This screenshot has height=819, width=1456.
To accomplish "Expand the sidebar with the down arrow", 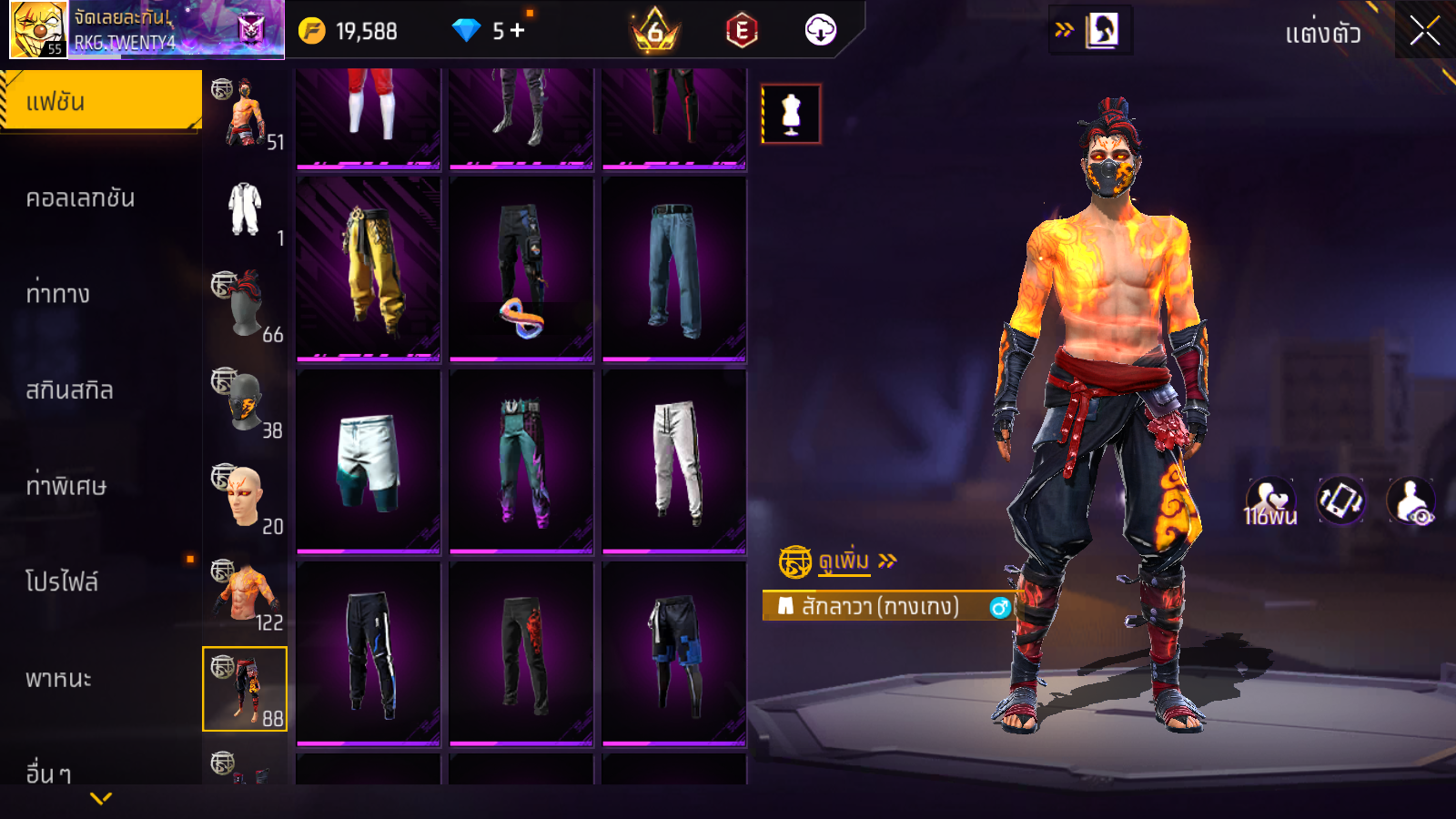I will [x=101, y=798].
